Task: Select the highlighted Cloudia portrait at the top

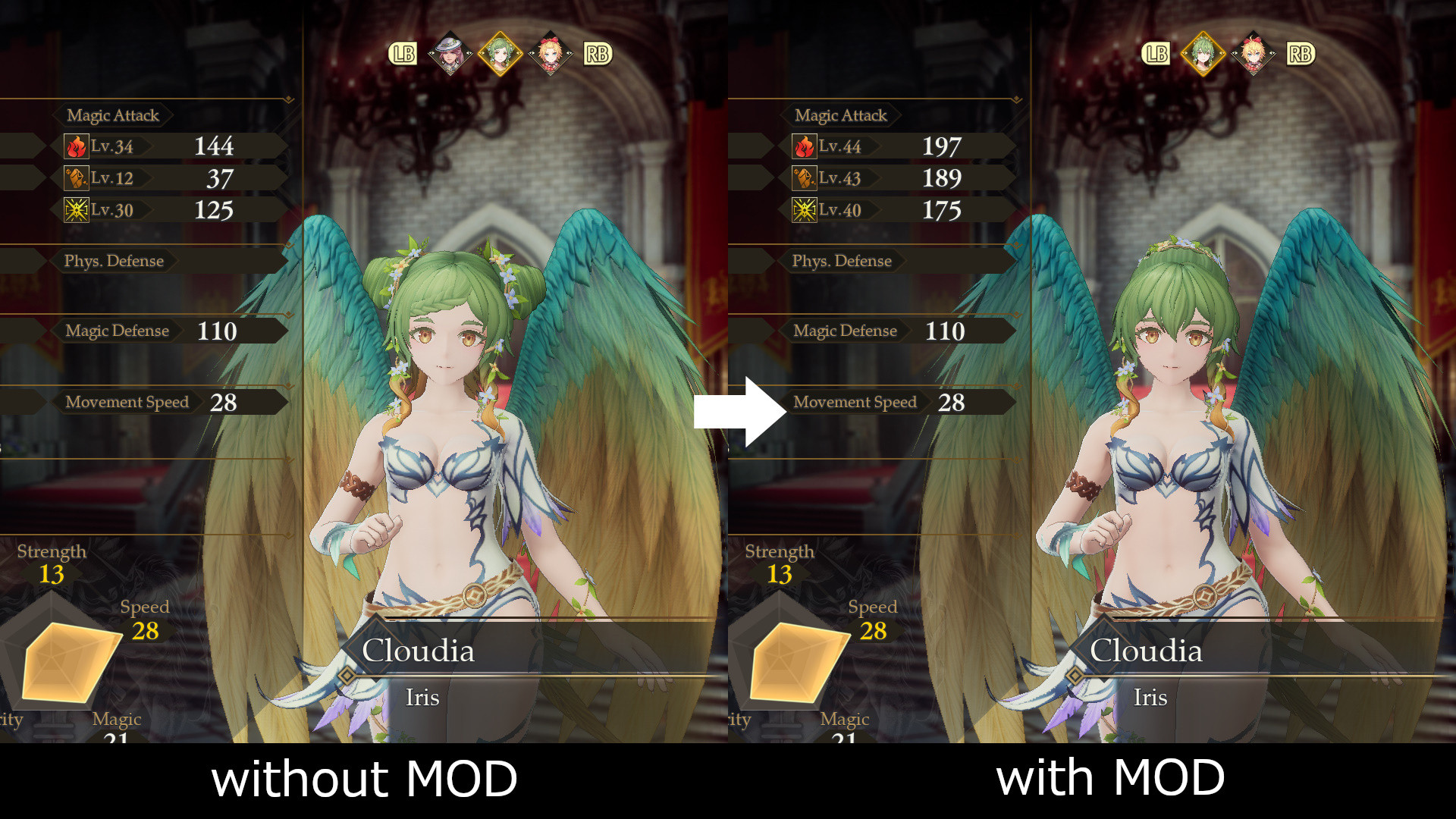Action: (x=500, y=53)
